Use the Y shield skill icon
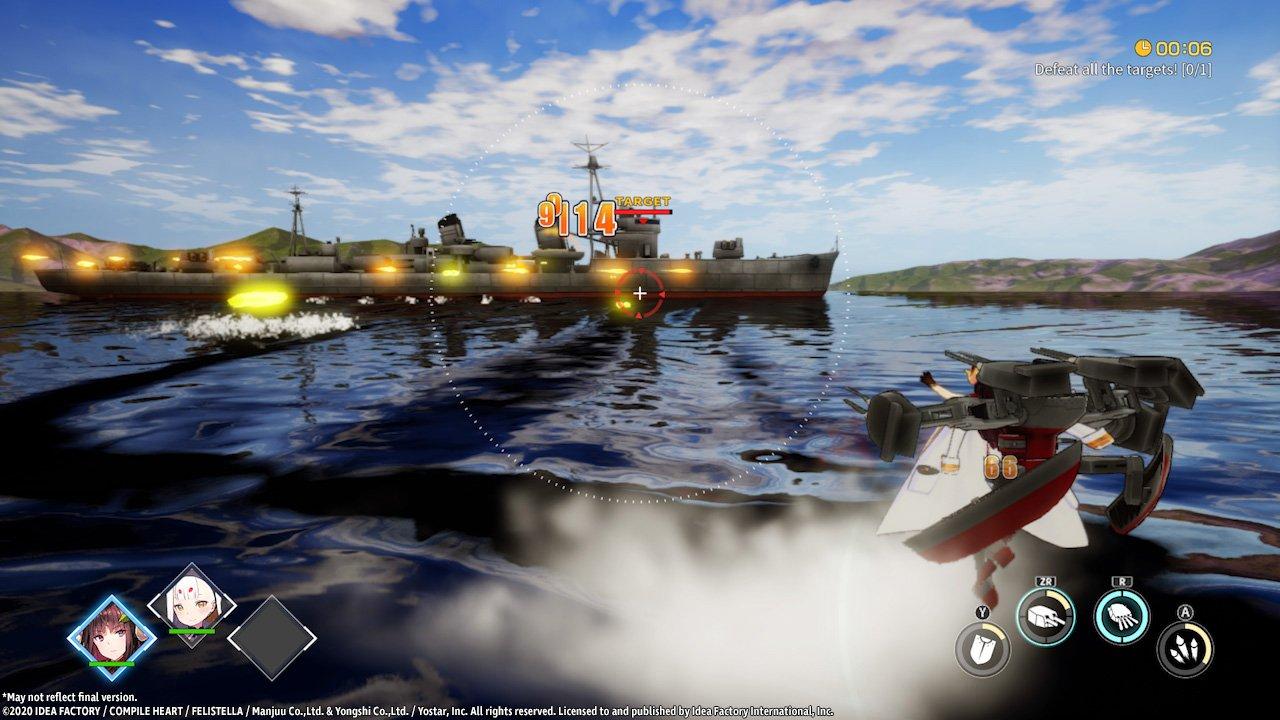The width and height of the screenshot is (1280, 720). pos(983,647)
